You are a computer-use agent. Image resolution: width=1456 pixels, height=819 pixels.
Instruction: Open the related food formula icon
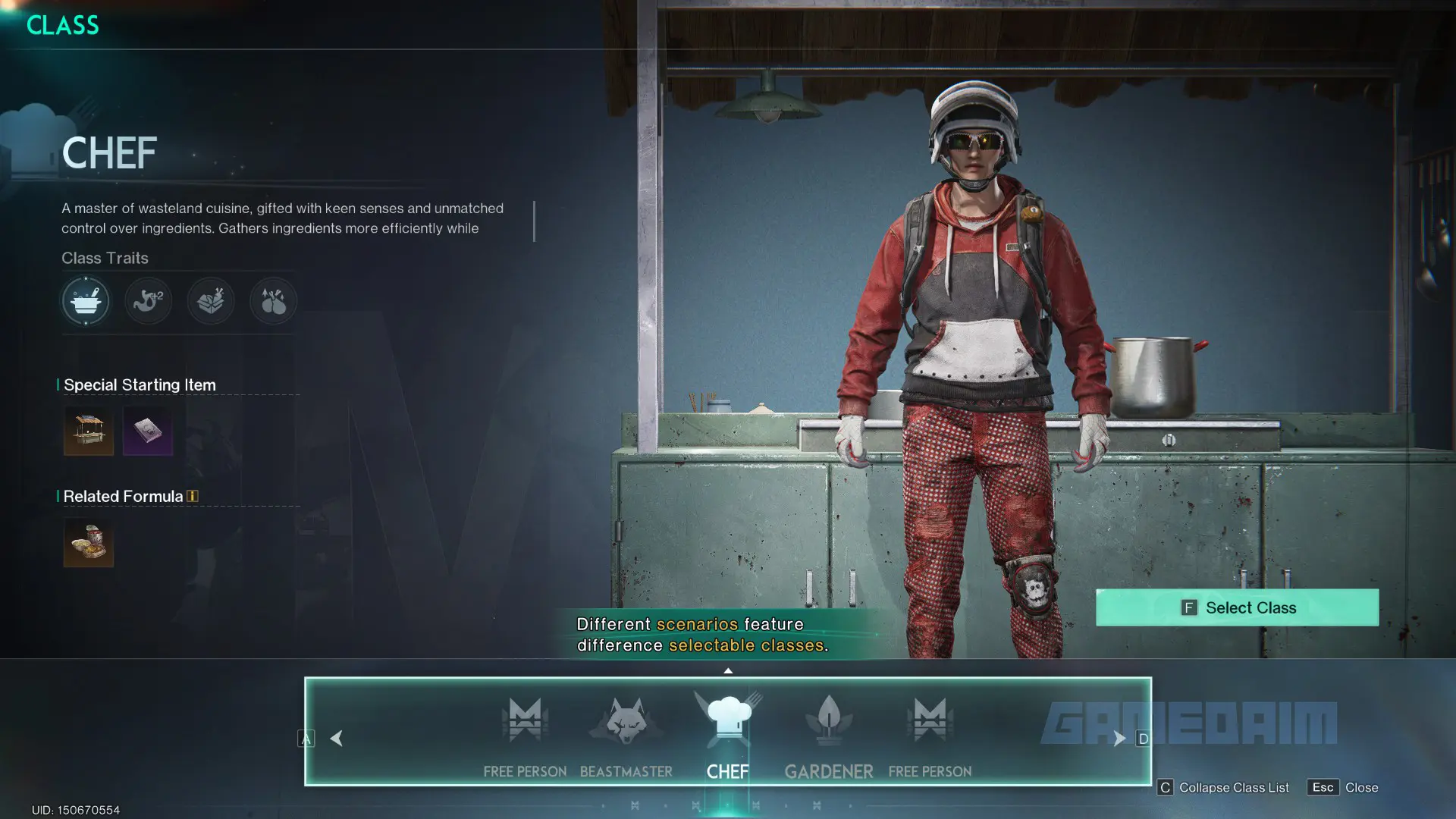pyautogui.click(x=89, y=543)
